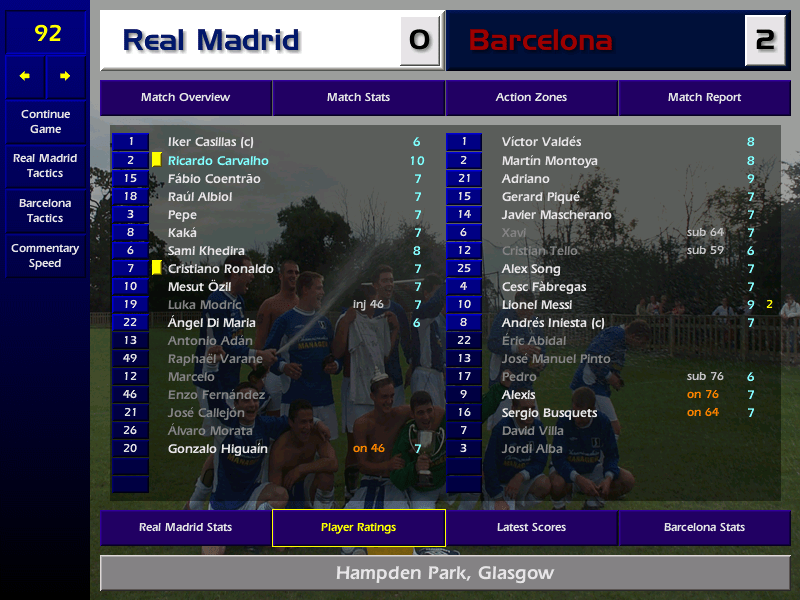Image resolution: width=800 pixels, height=600 pixels.
Task: Open Real Madrid Tactics
Action: (x=45, y=166)
